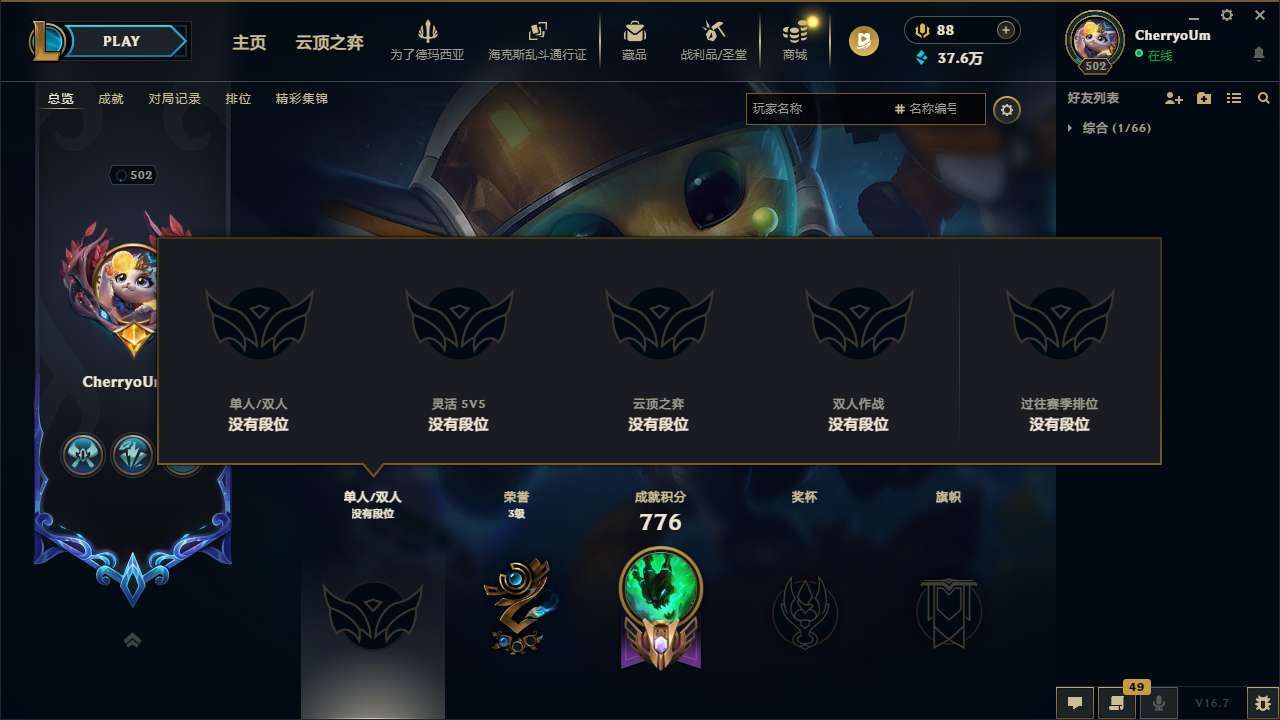Open the 为了德玛西亚 event page
The image size is (1280, 720).
coord(428,40)
